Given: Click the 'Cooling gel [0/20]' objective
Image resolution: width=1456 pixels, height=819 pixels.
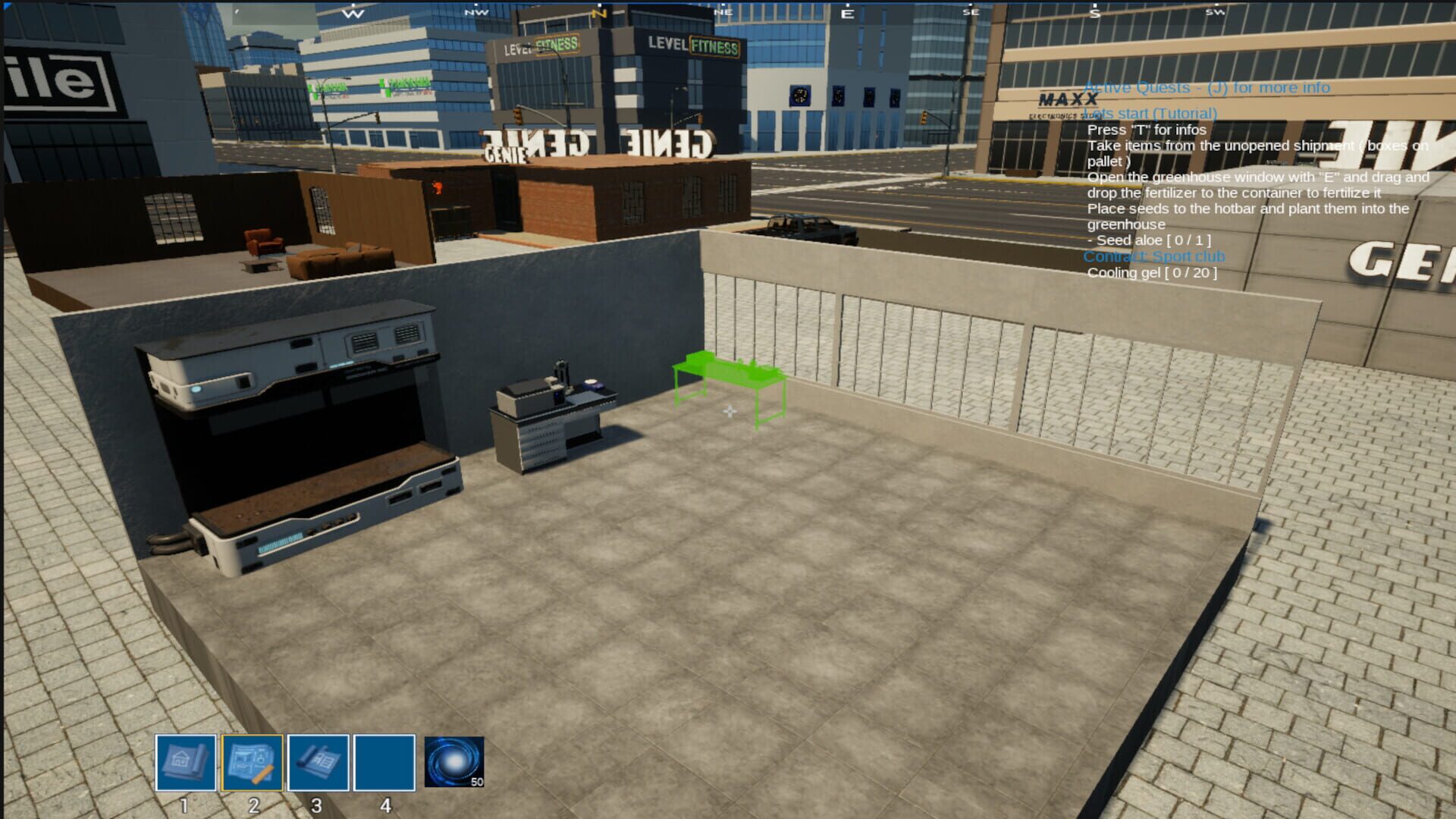Looking at the screenshot, I should (1153, 272).
